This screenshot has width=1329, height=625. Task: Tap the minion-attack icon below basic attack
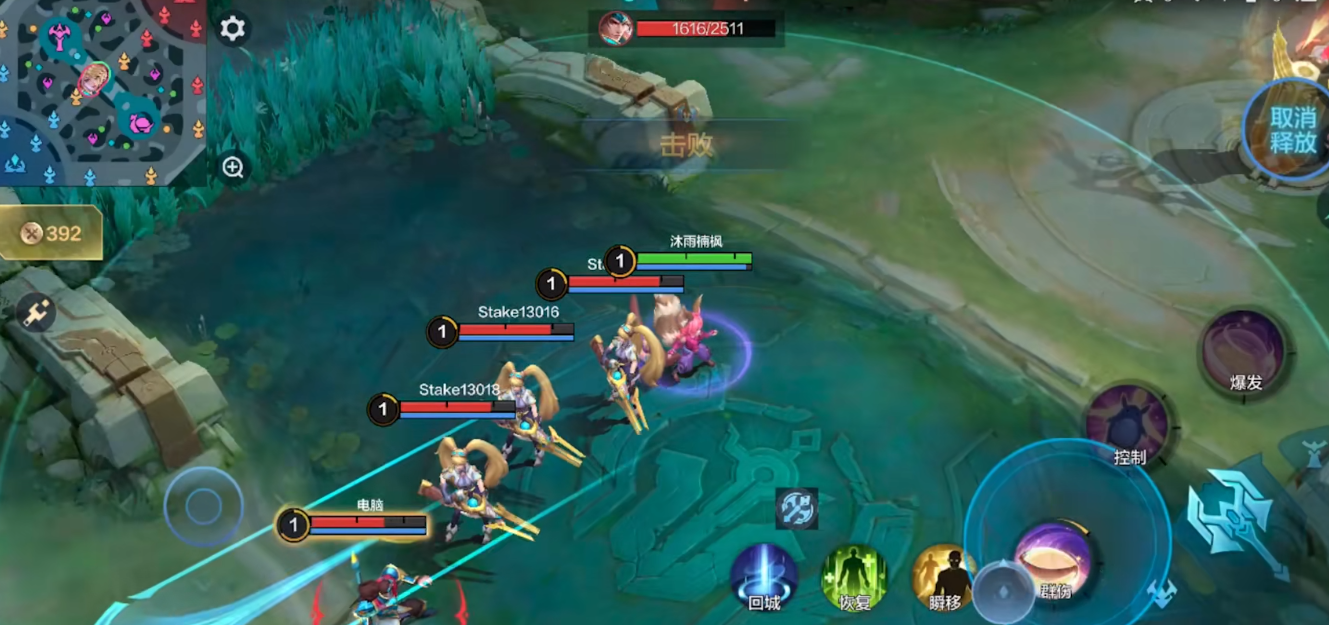(1160, 594)
